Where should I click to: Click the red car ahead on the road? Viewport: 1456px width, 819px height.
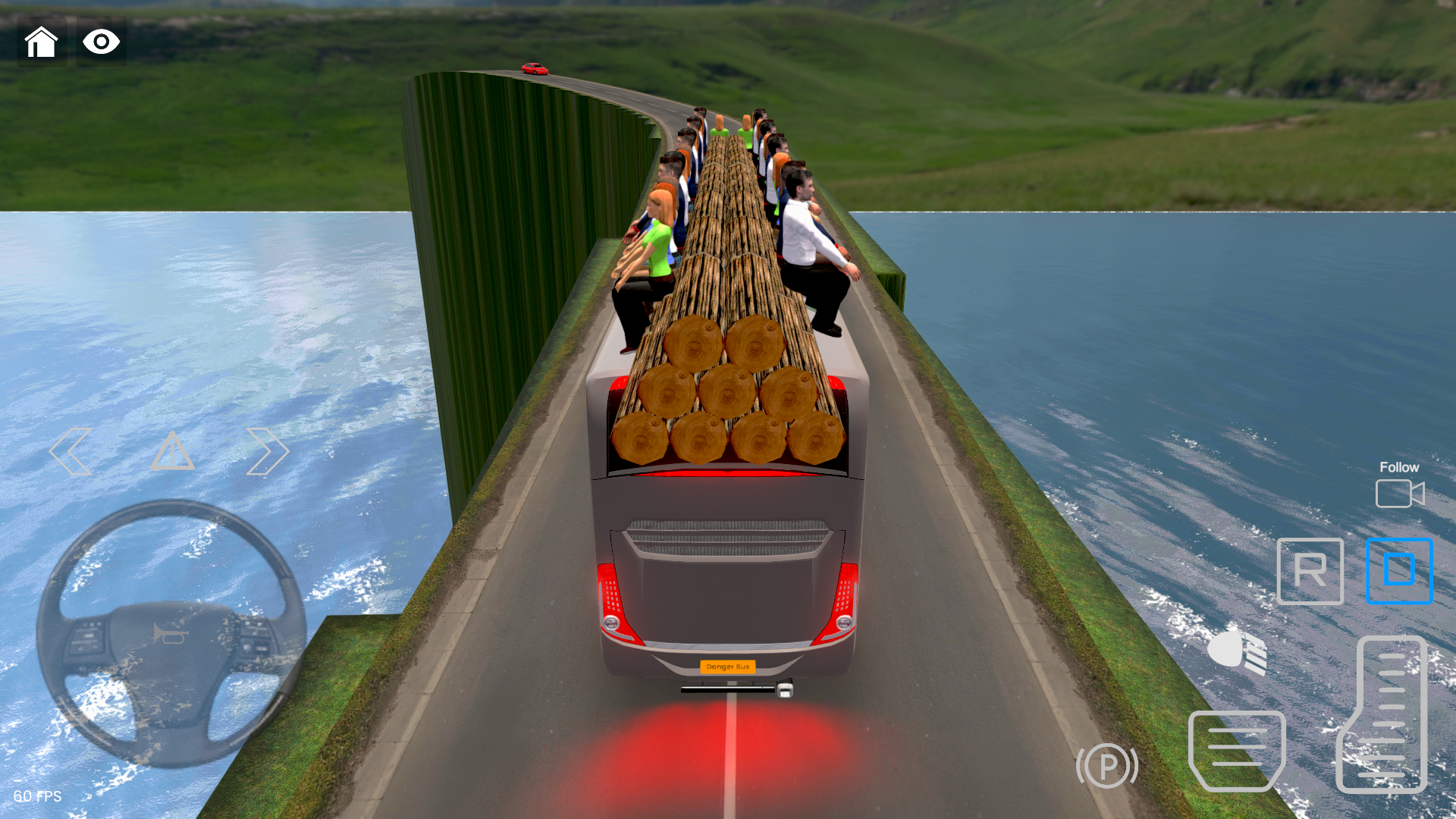(535, 68)
